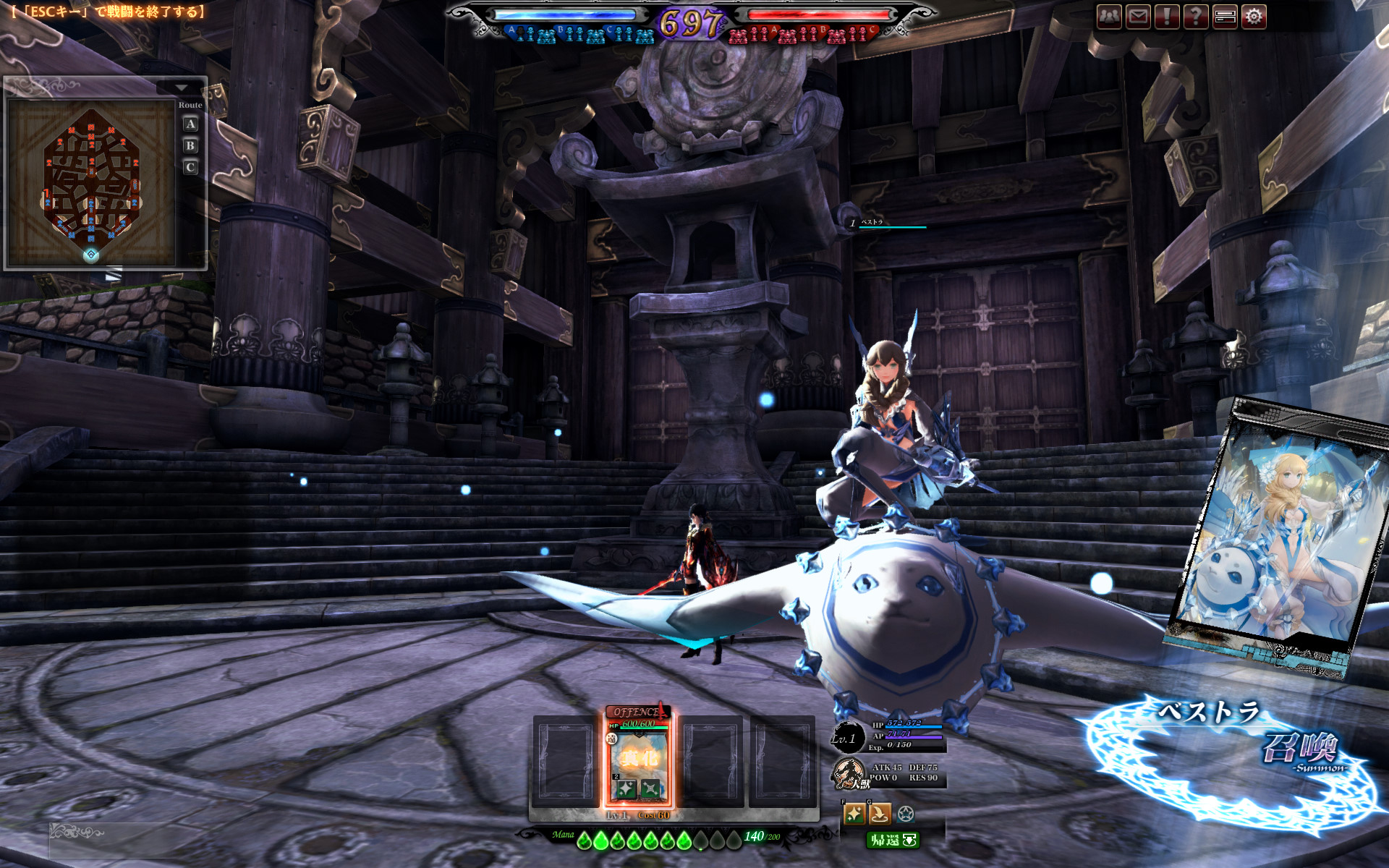Image resolution: width=1389 pixels, height=868 pixels.
Task: Use the orange wing dash ability
Action: coord(879,814)
